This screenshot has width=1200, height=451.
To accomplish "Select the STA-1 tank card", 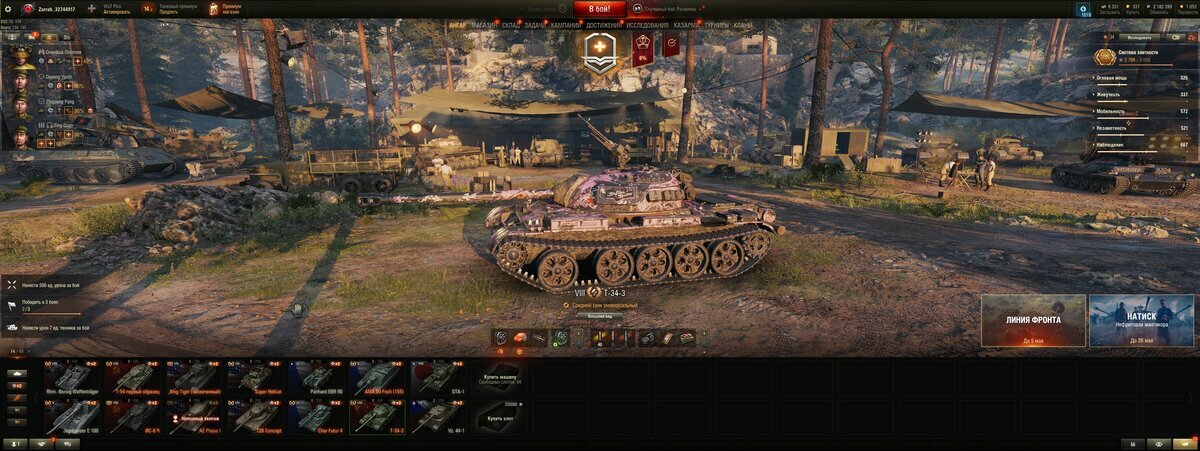I will [x=439, y=377].
